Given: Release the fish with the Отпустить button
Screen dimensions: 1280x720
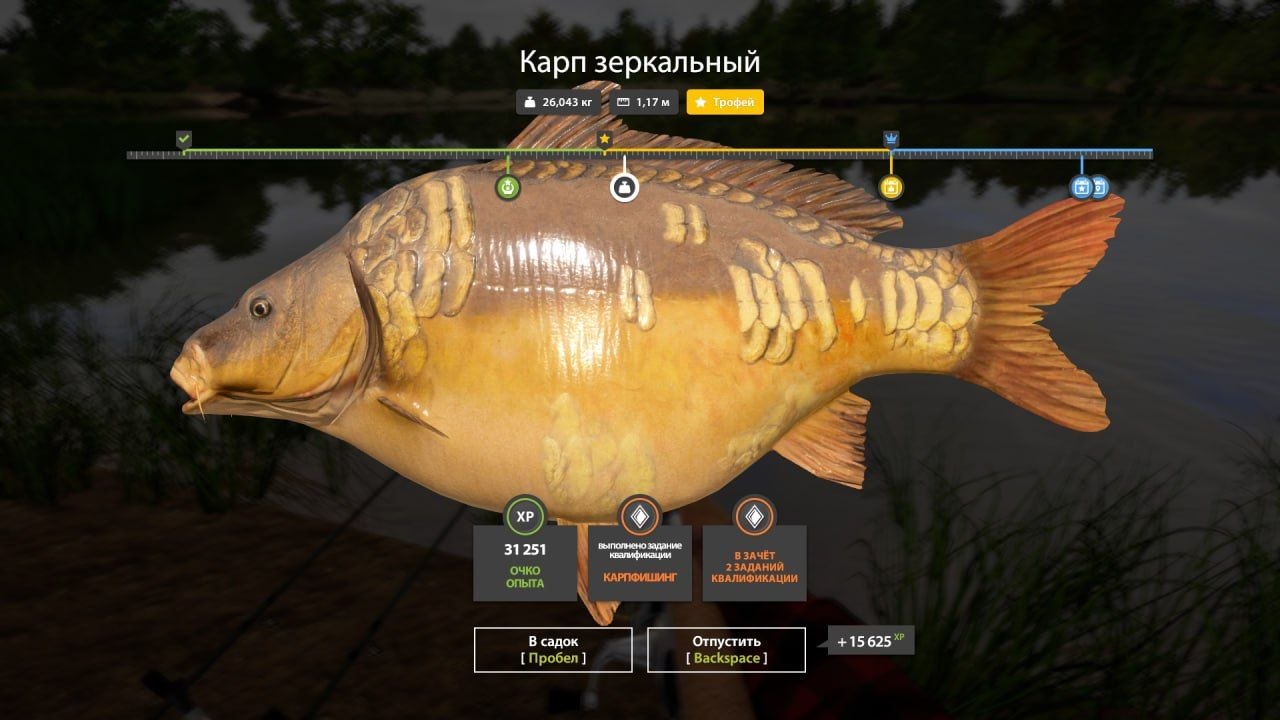Looking at the screenshot, I should (726, 650).
